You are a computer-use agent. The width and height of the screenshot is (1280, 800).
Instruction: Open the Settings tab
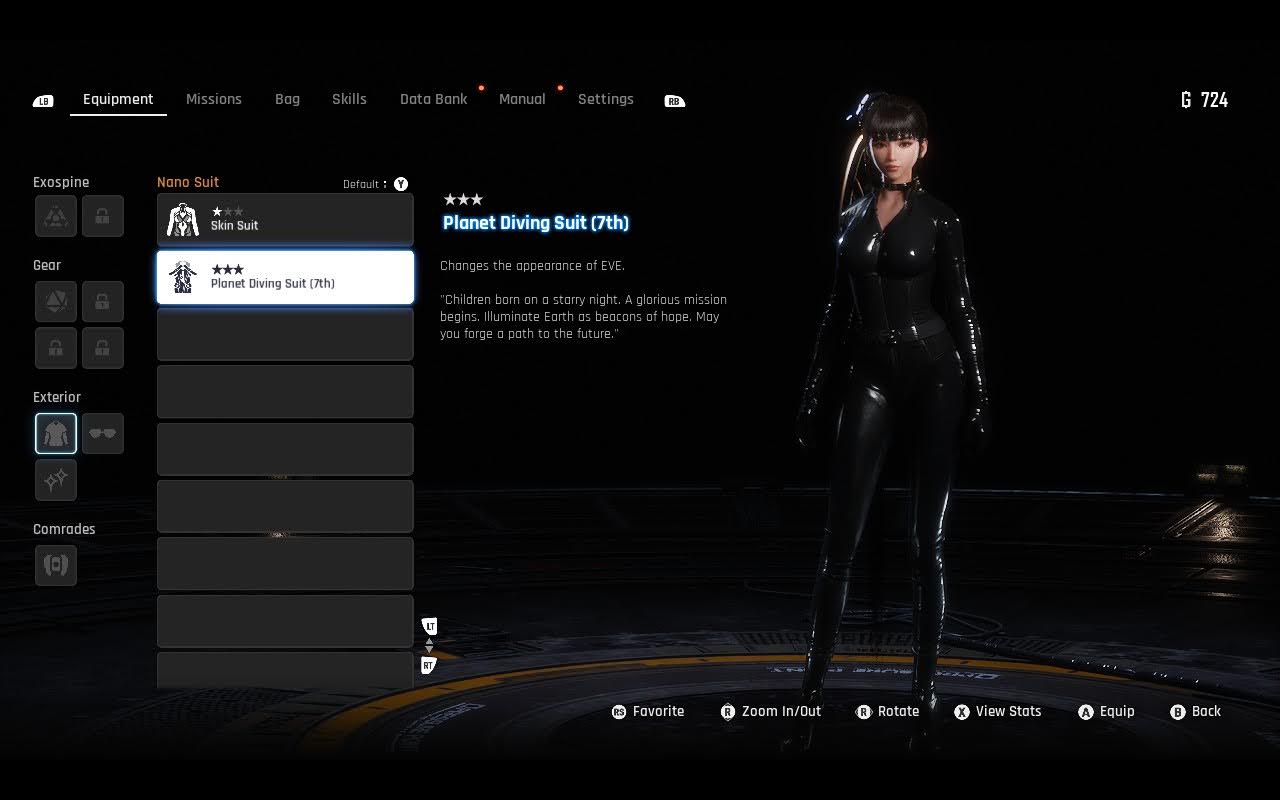605,99
